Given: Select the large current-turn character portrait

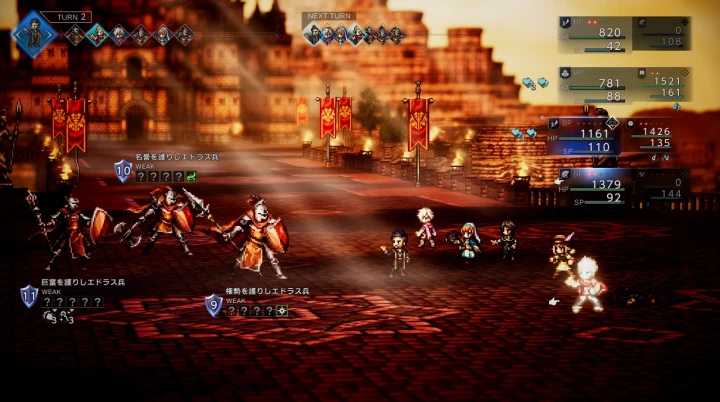Looking at the screenshot, I should [36, 33].
